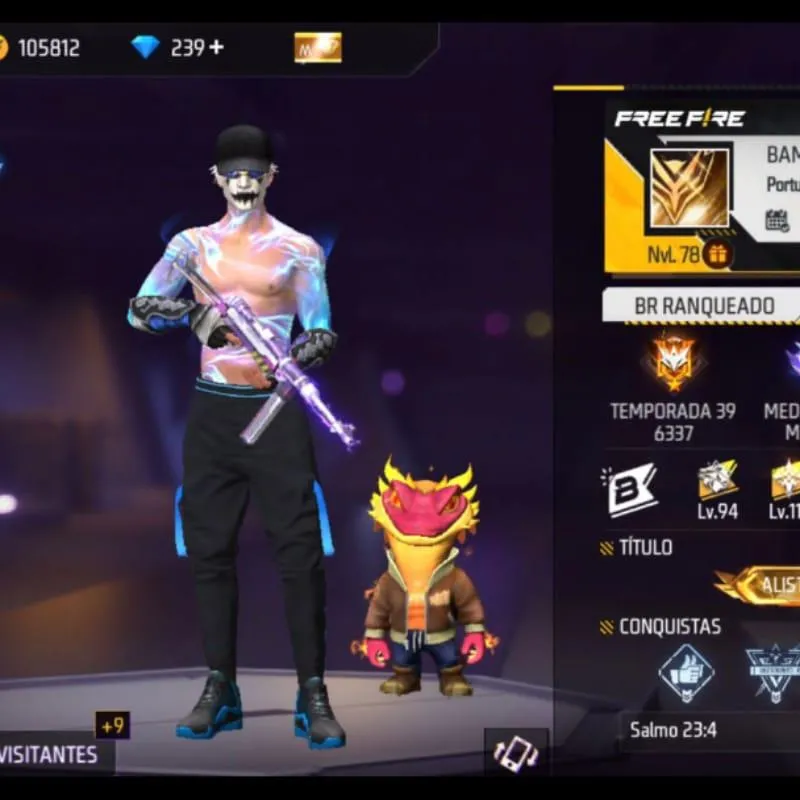Open the VISITANTES list
Image resolution: width=800 pixels, height=800 pixels.
coord(55,753)
